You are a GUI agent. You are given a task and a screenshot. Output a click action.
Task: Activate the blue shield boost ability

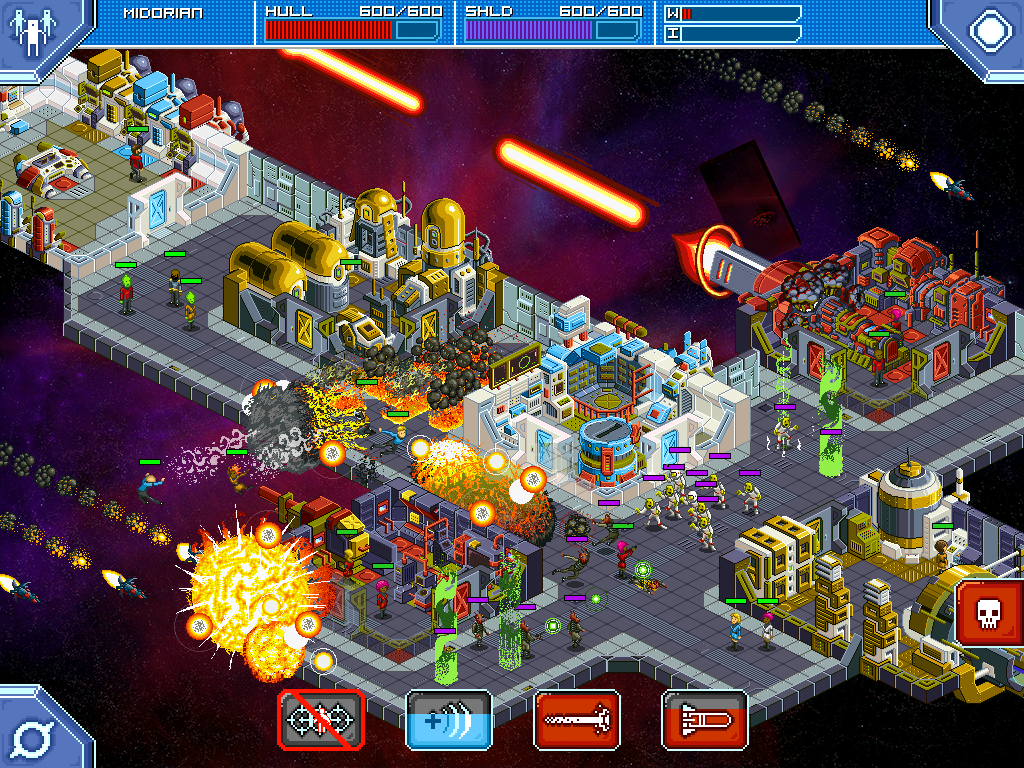(449, 720)
